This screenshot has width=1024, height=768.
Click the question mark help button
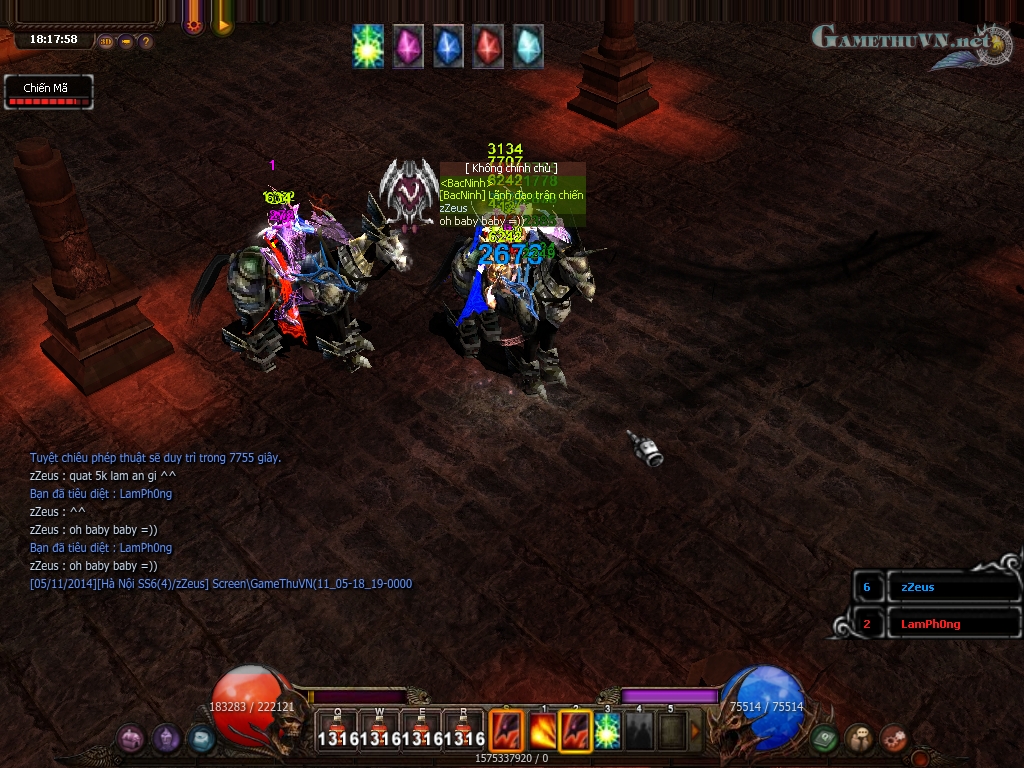pos(146,42)
